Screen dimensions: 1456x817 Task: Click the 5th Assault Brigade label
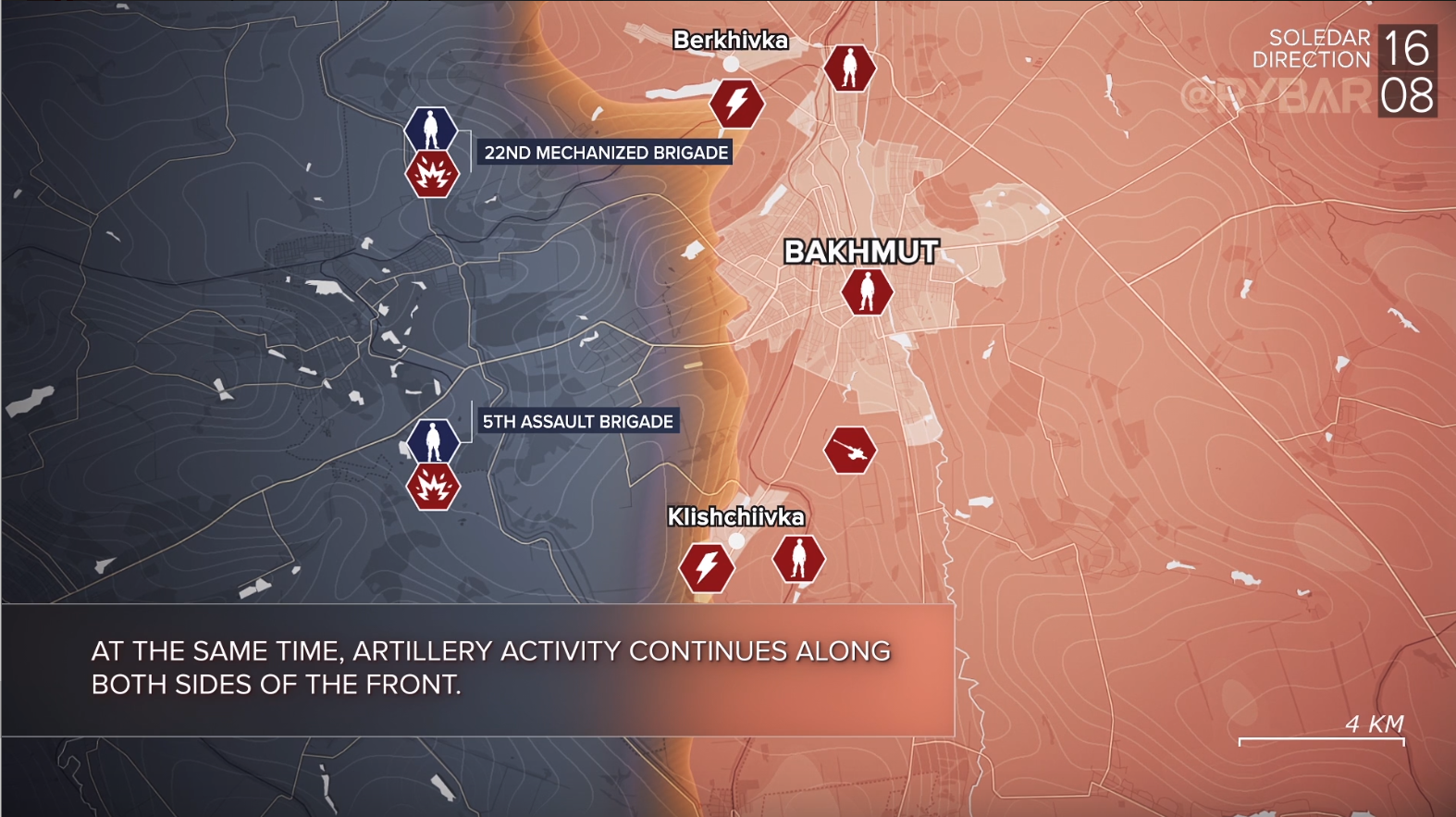click(x=577, y=422)
